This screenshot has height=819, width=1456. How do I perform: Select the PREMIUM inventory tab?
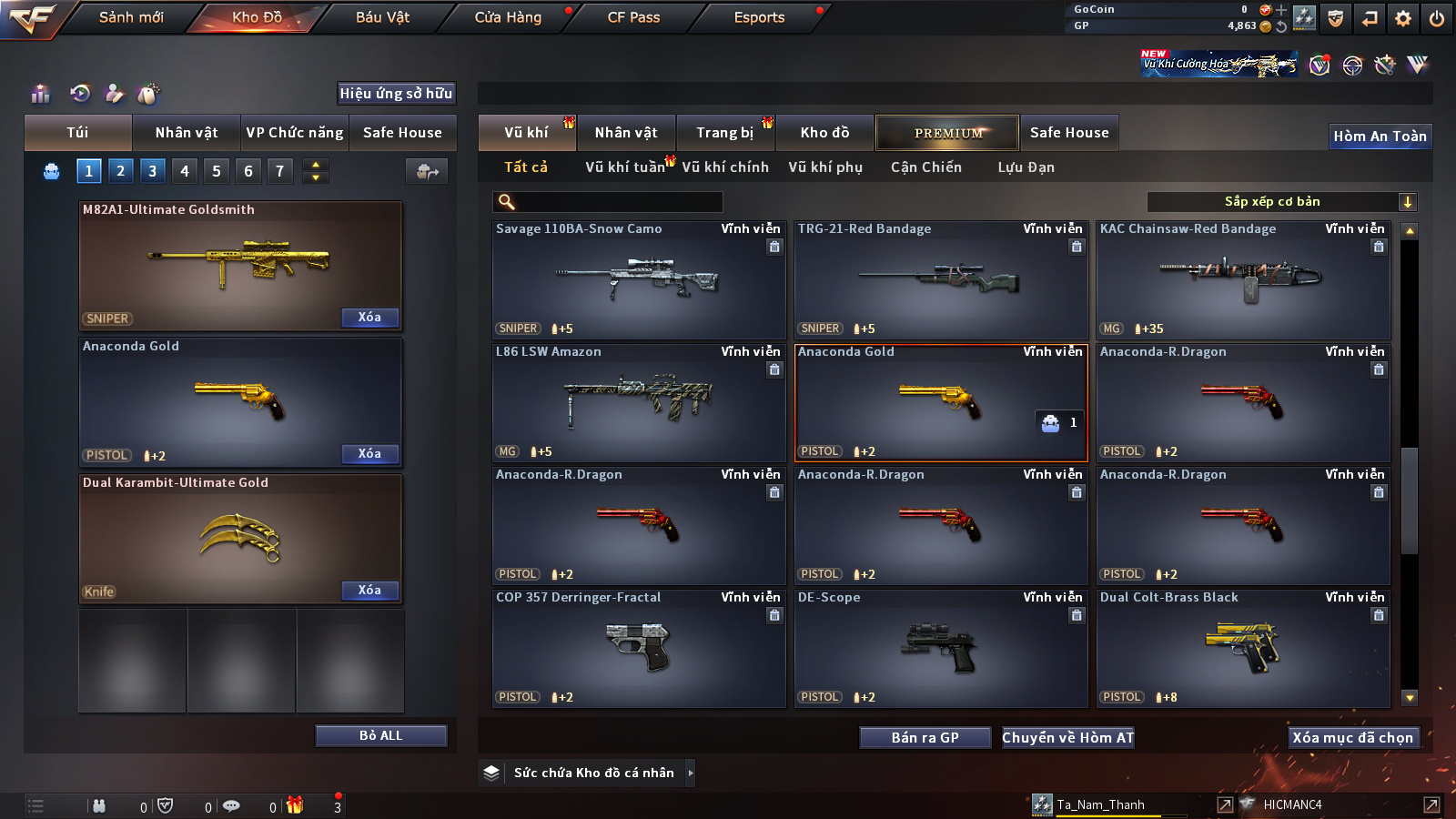click(947, 133)
